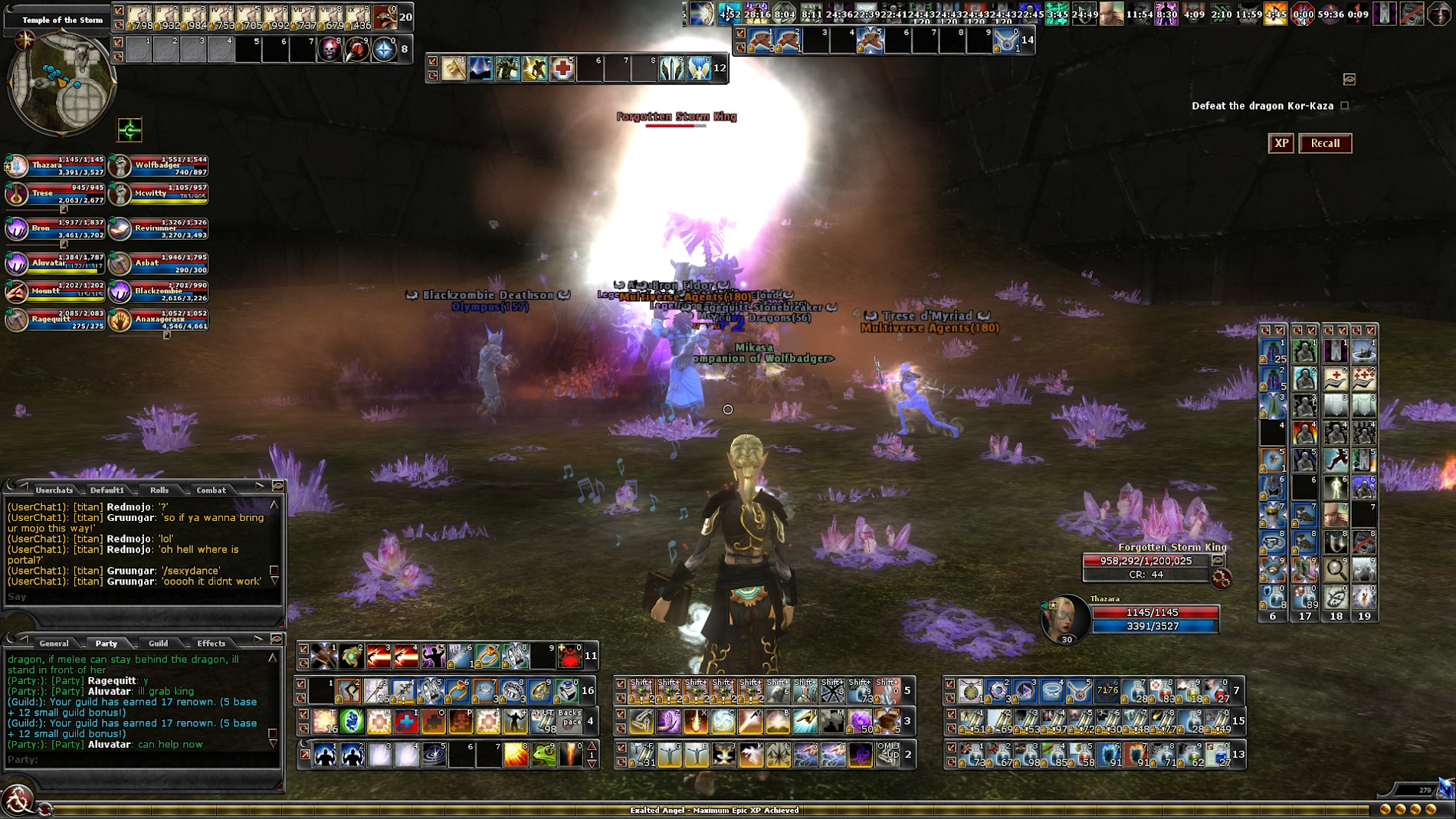Switch to the Effects chat tab
Screen dimensions: 1456x819
tap(211, 643)
